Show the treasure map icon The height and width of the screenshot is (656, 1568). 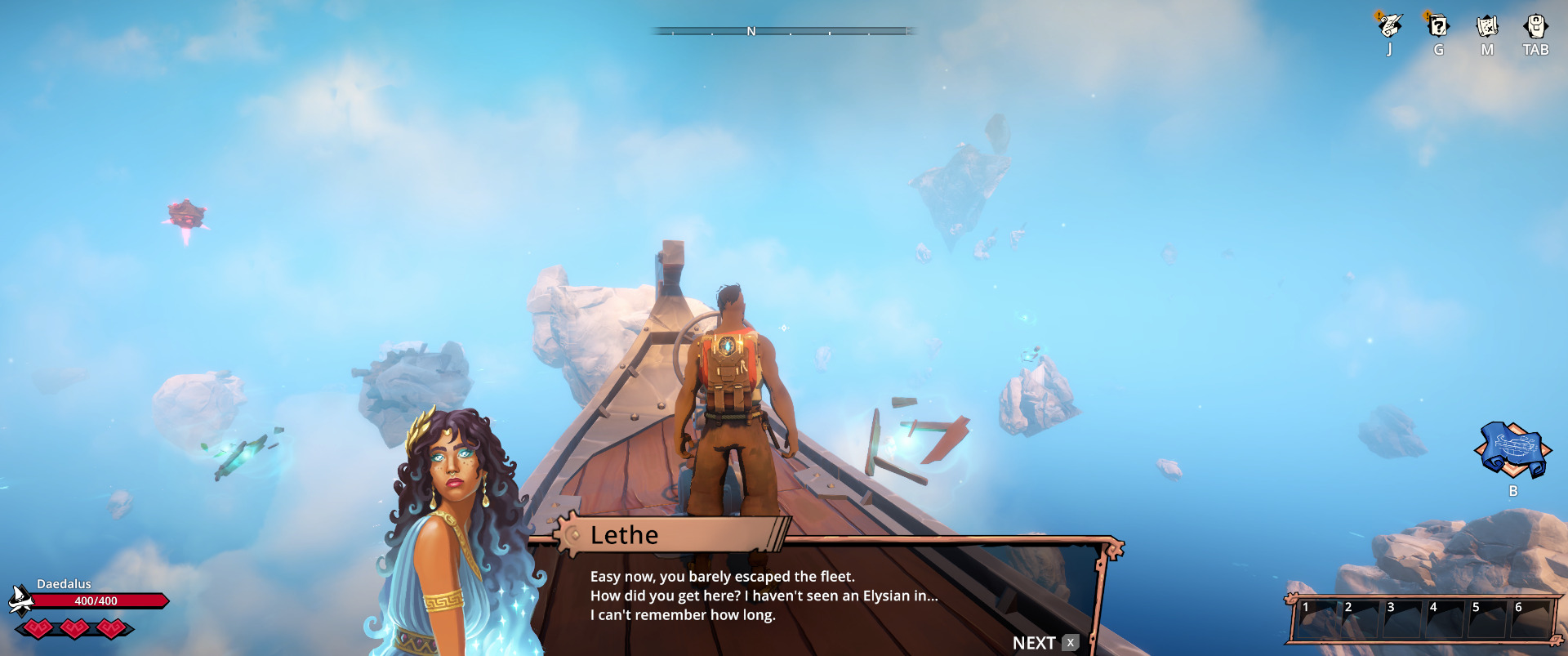point(1487,26)
